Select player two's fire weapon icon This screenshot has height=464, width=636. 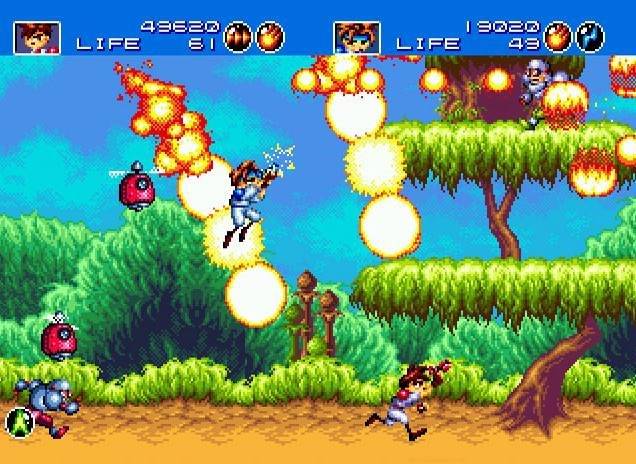559,37
